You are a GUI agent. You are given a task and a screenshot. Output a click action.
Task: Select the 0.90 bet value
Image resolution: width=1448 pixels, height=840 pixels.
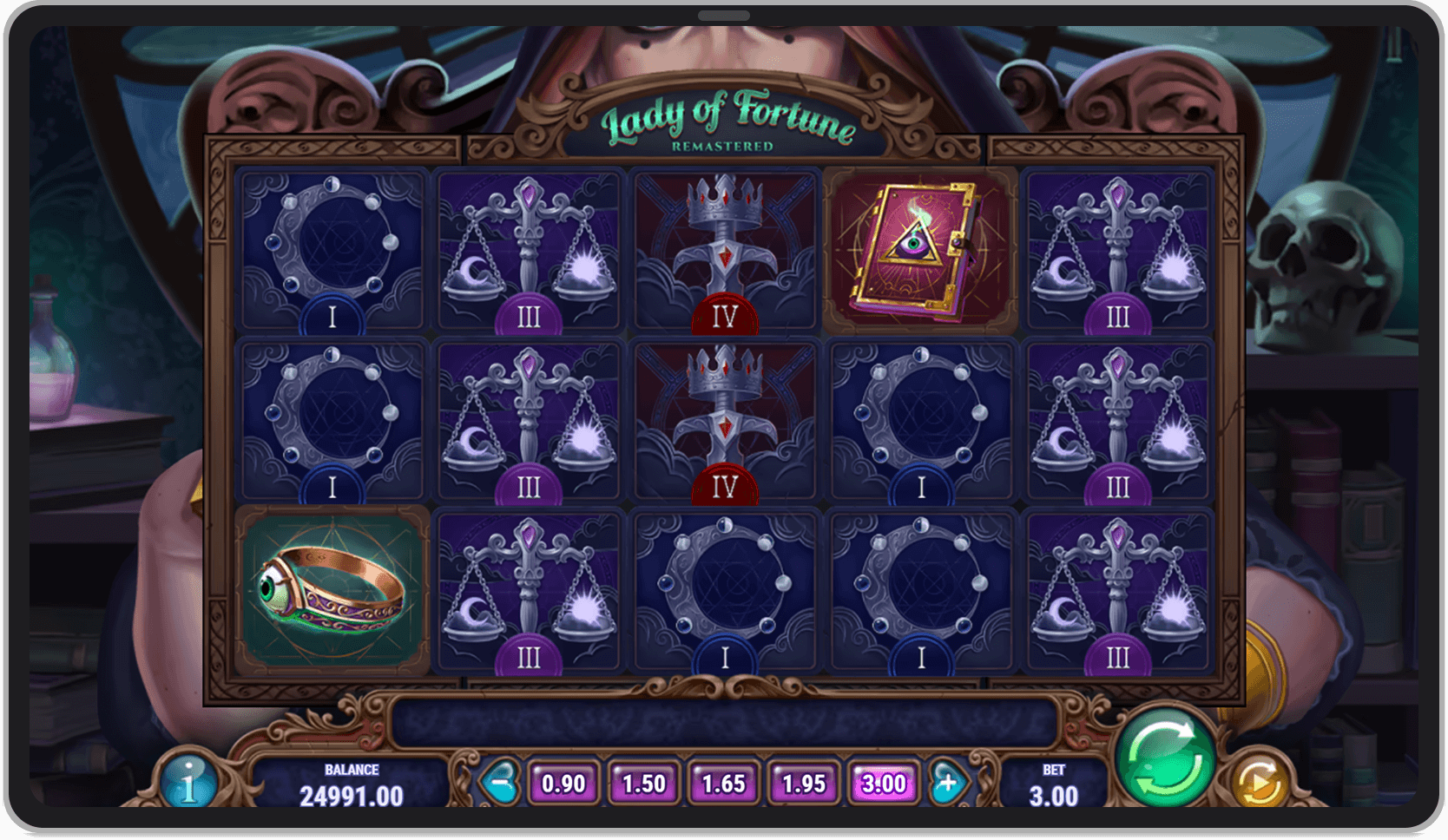point(564,782)
